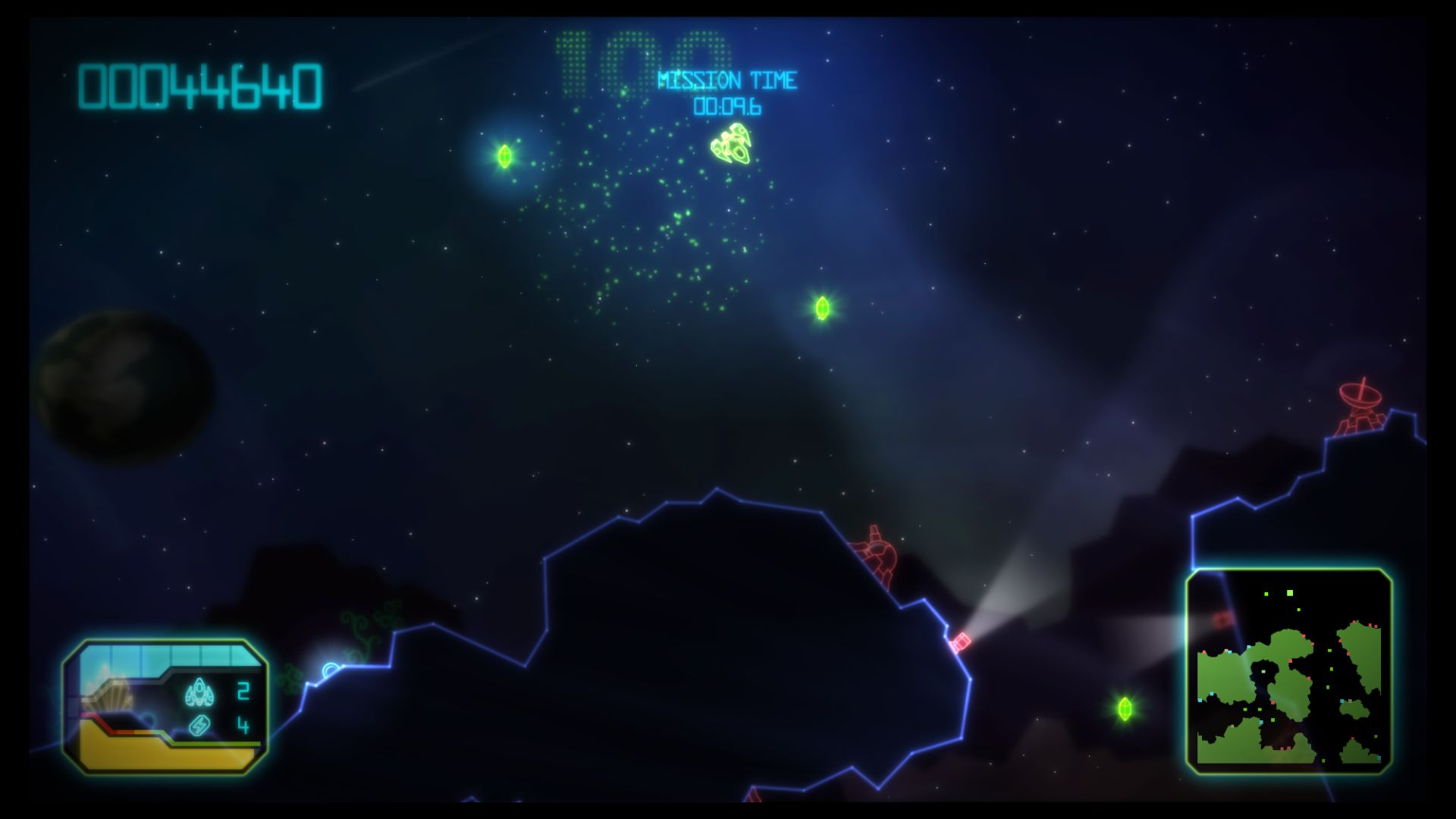Click the glowing gem in mid-screen
This screenshot has height=819, width=1456.
coord(823,307)
